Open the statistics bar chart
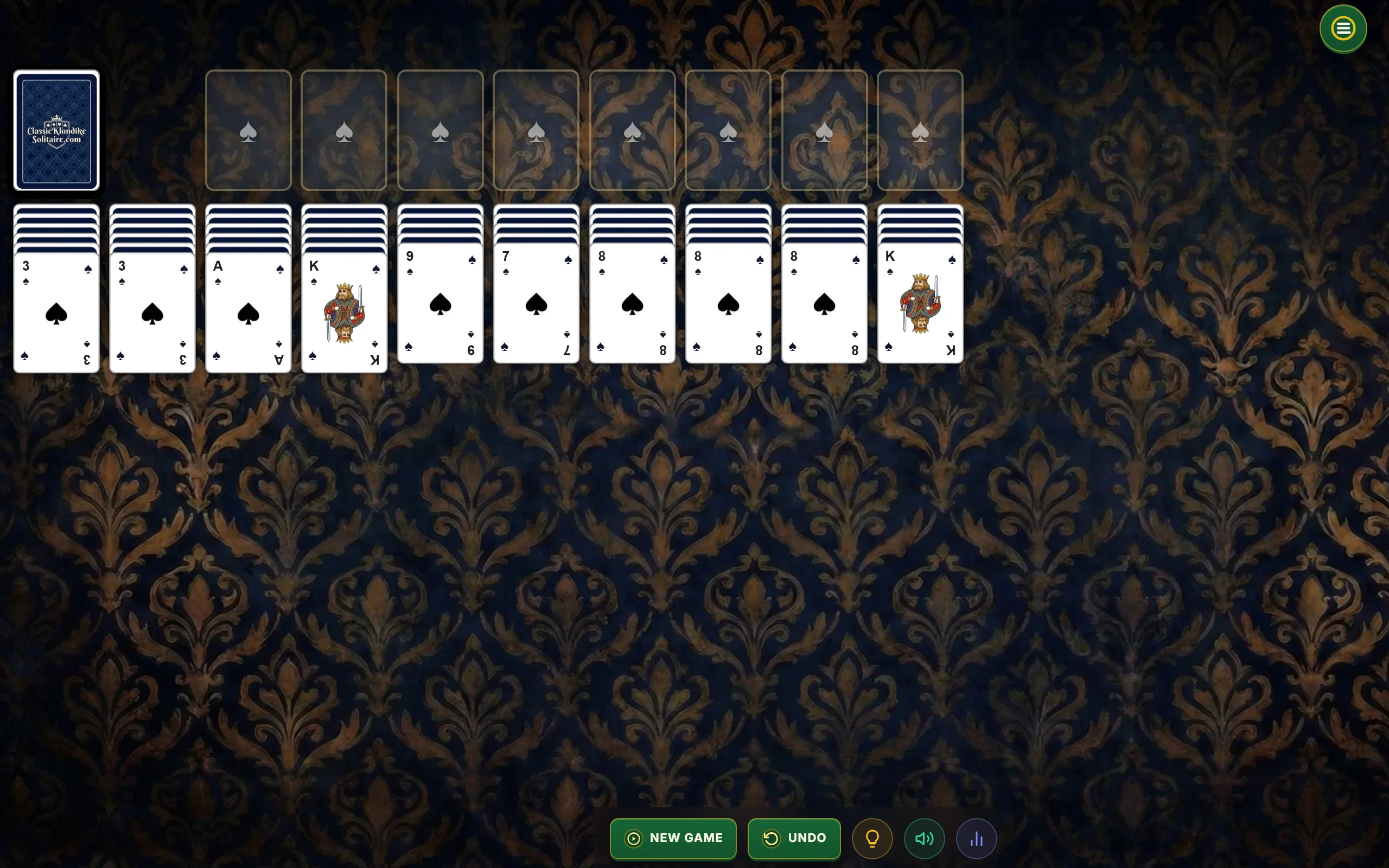Image resolution: width=1389 pixels, height=868 pixels. pyautogui.click(x=976, y=839)
